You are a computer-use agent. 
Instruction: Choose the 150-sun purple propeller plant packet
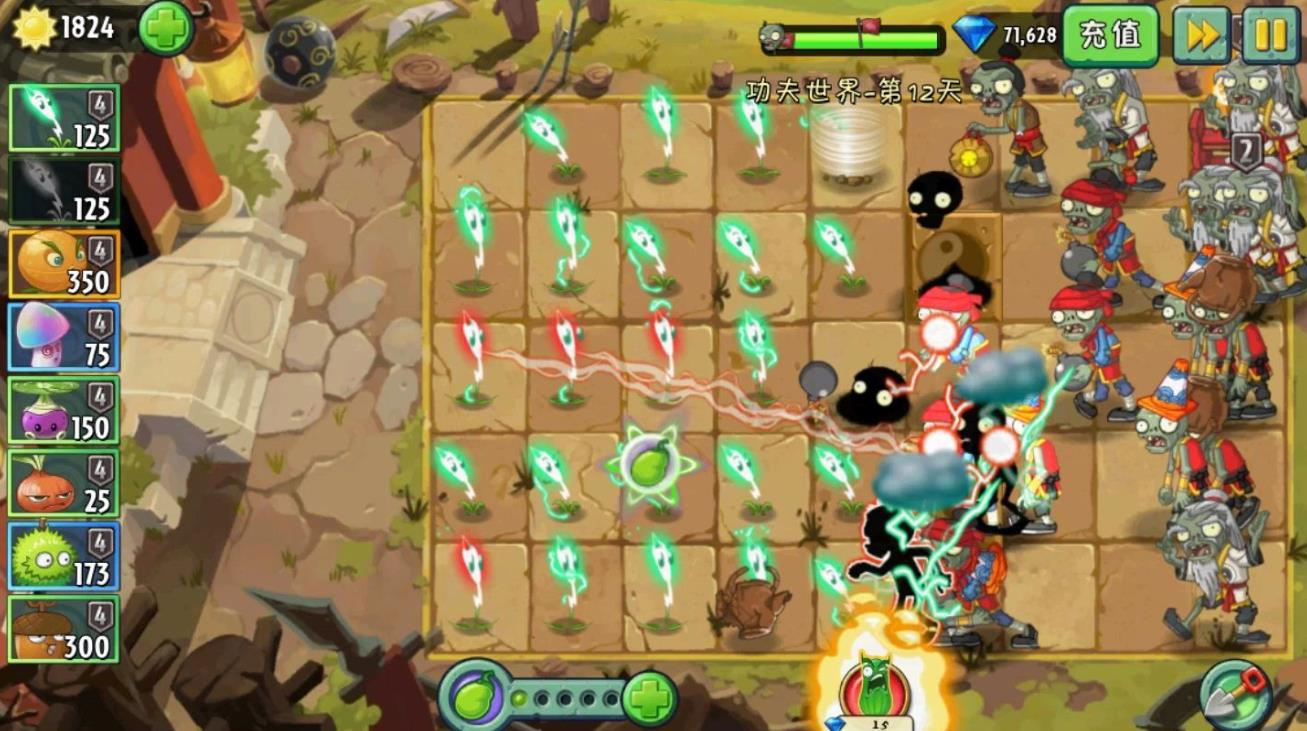pyautogui.click(x=64, y=410)
